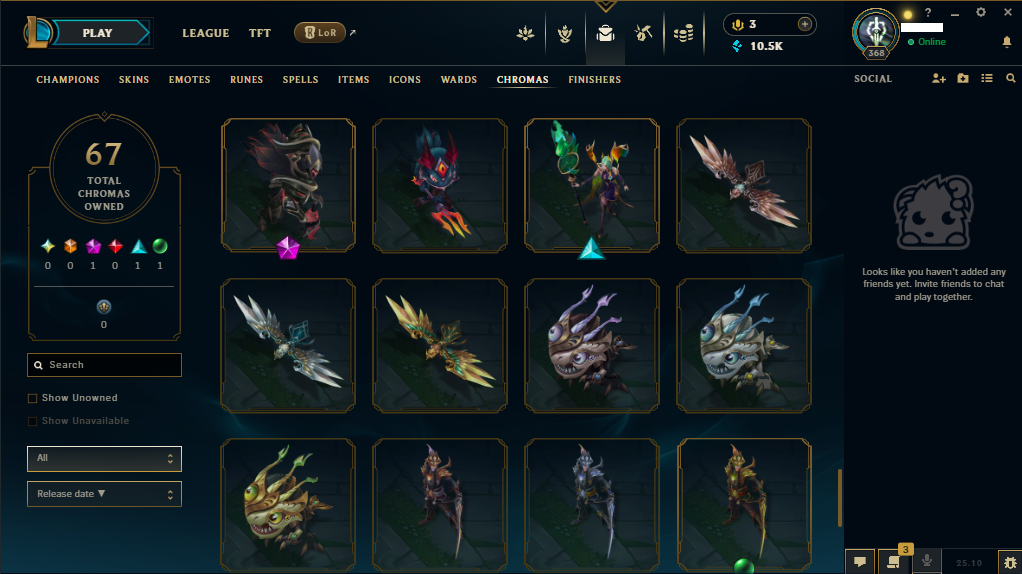This screenshot has width=1022, height=574.
Task: Launch the LoR link
Action: pyautogui.click(x=320, y=33)
